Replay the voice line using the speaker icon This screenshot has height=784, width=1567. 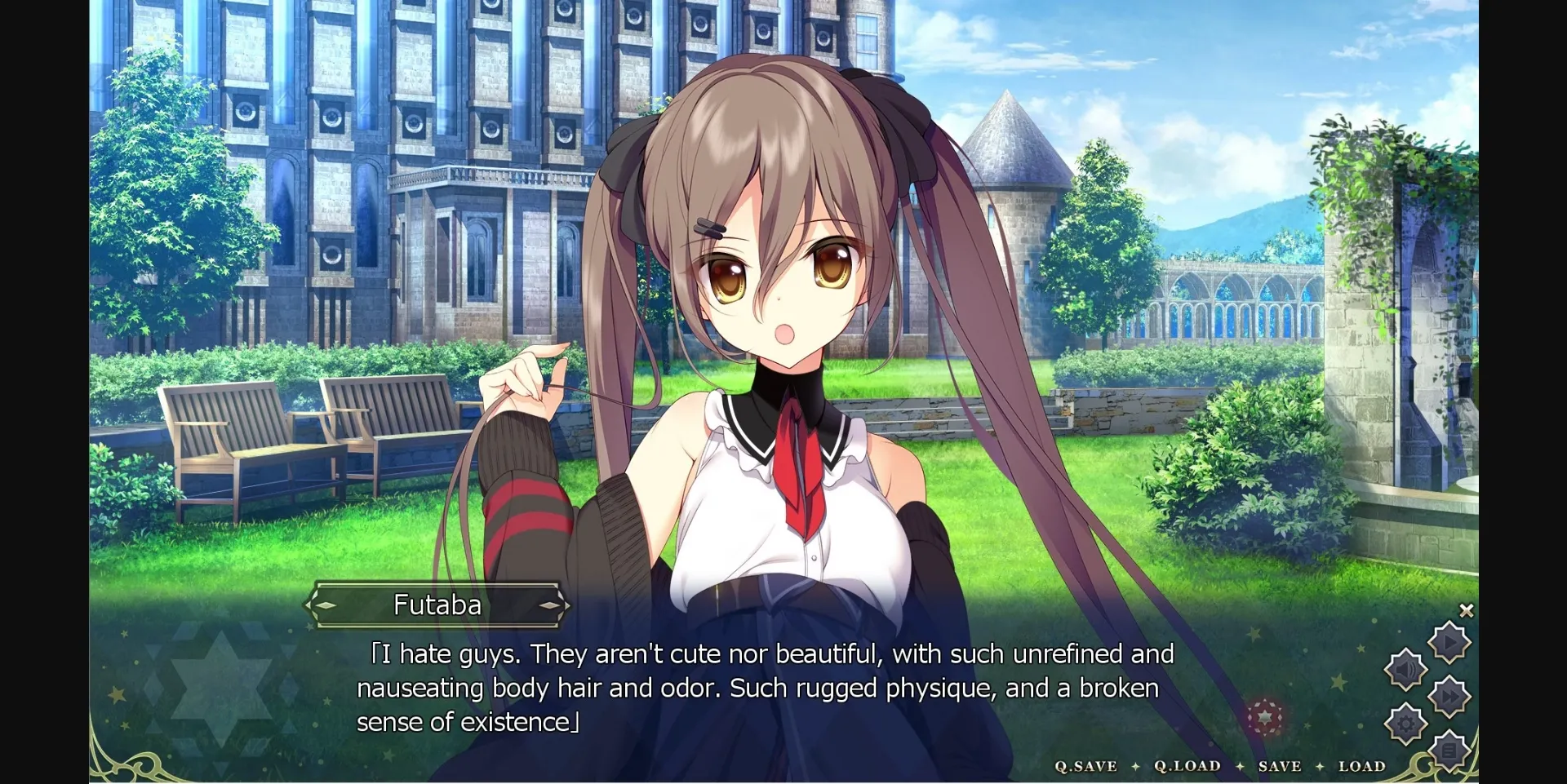point(1405,668)
